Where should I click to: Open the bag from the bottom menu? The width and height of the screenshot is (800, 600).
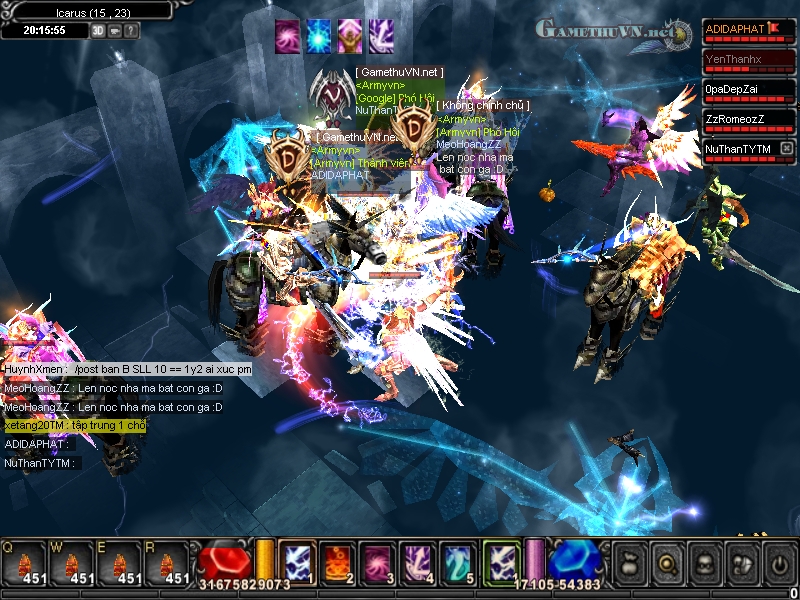pyautogui.click(x=632, y=563)
